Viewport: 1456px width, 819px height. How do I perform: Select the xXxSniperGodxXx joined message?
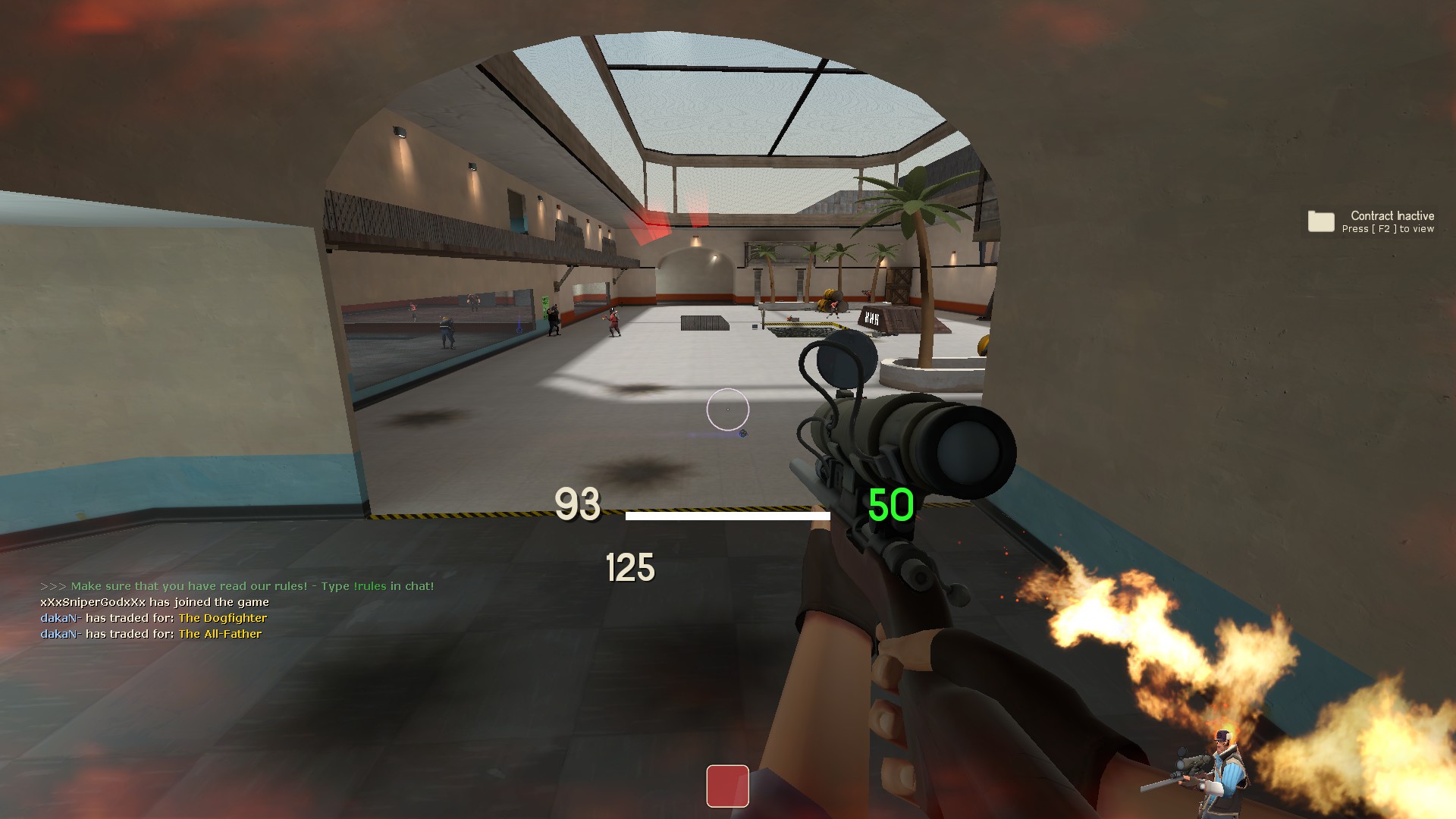click(x=155, y=602)
